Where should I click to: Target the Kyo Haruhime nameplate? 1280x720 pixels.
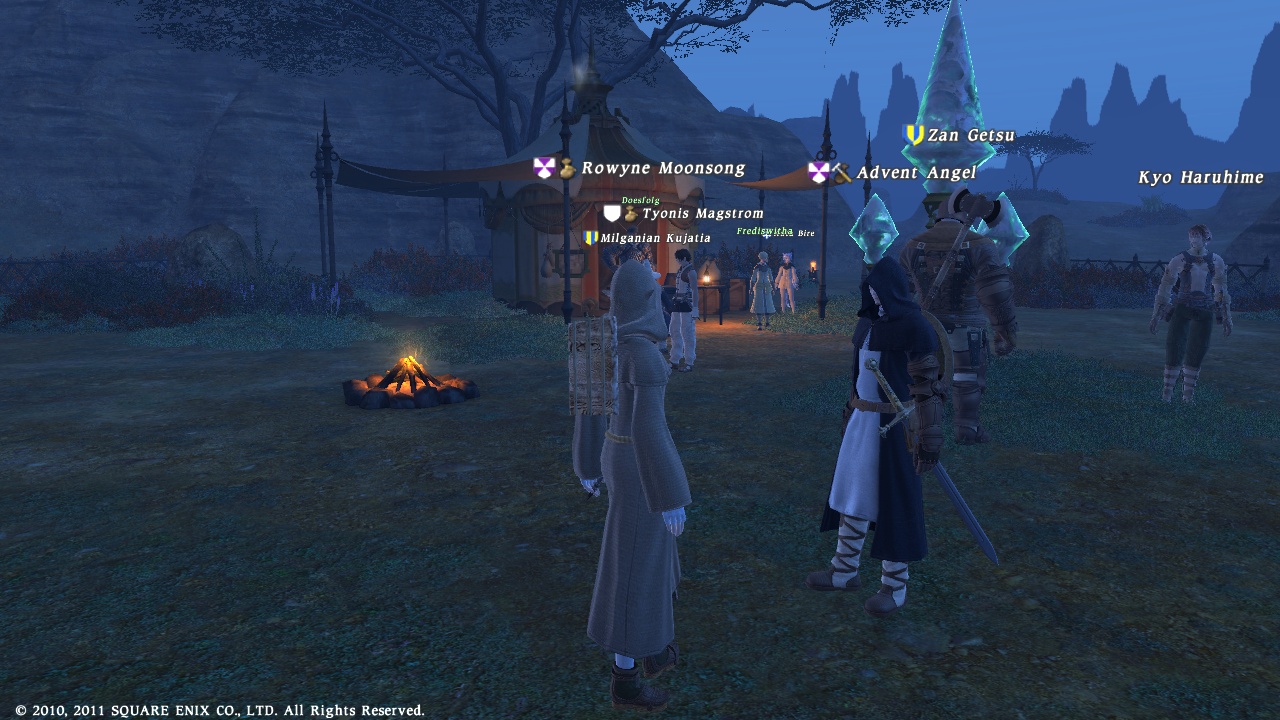pos(1201,178)
